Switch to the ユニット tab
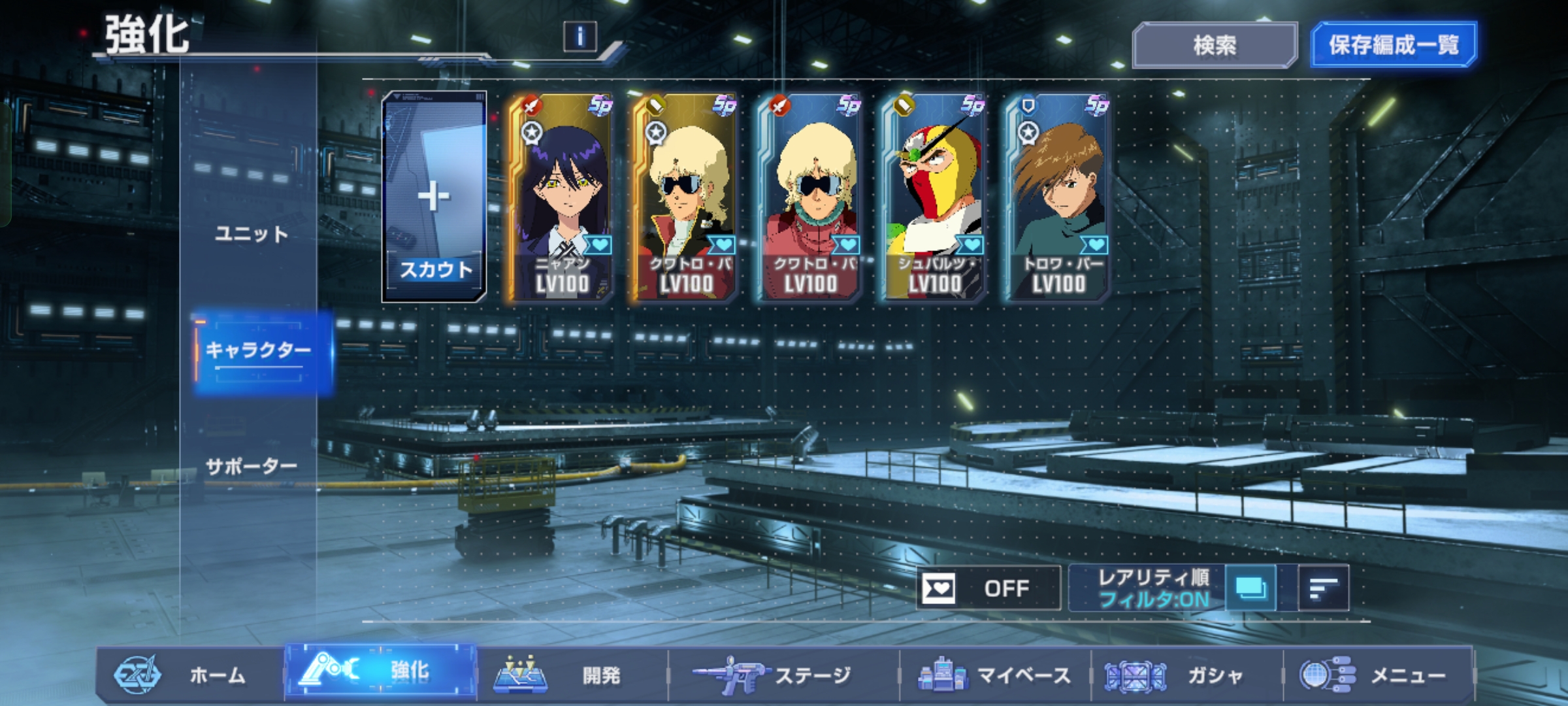Screen dimensions: 1568x706 252,234
